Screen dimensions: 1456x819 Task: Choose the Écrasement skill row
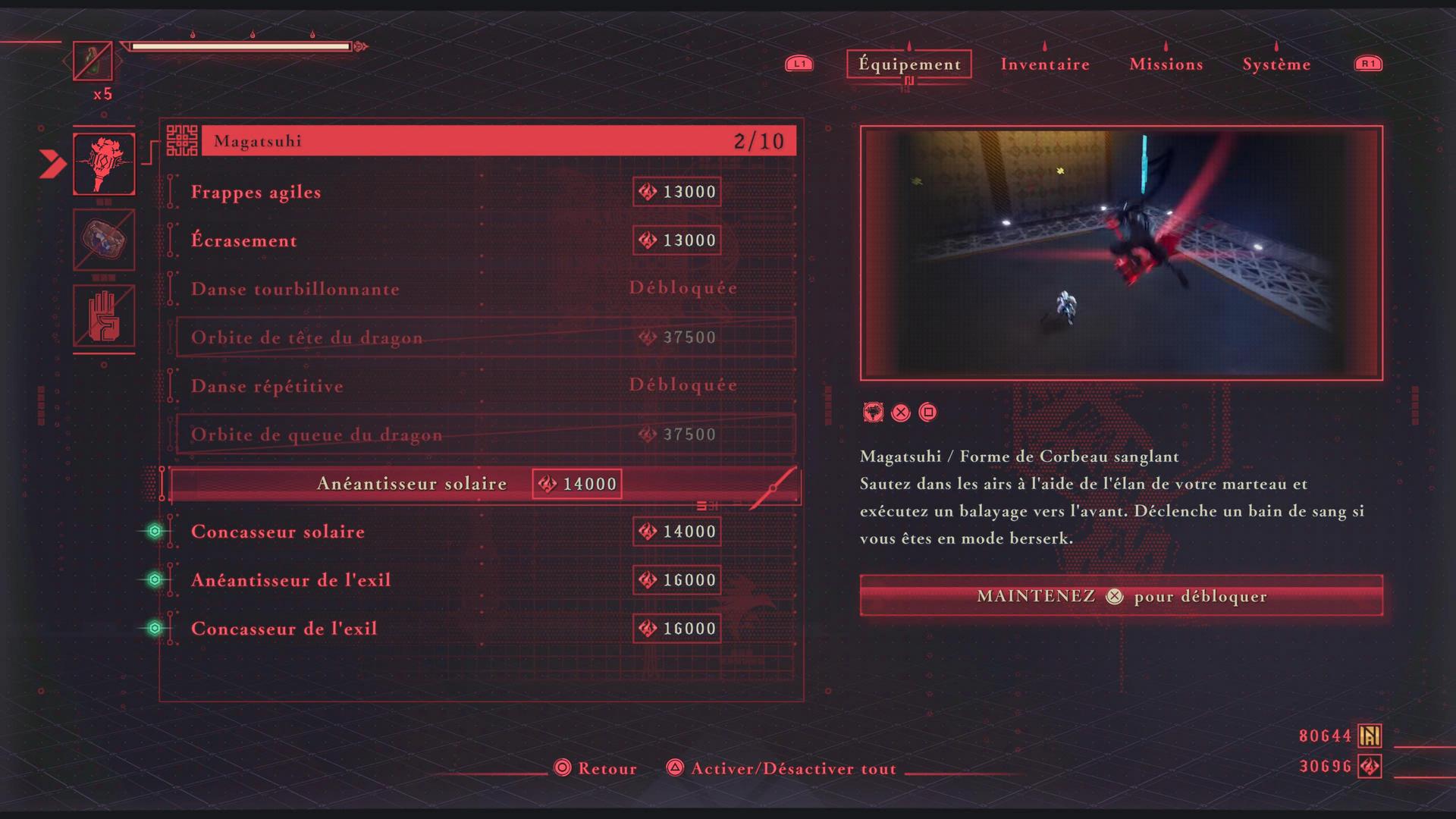click(244, 240)
